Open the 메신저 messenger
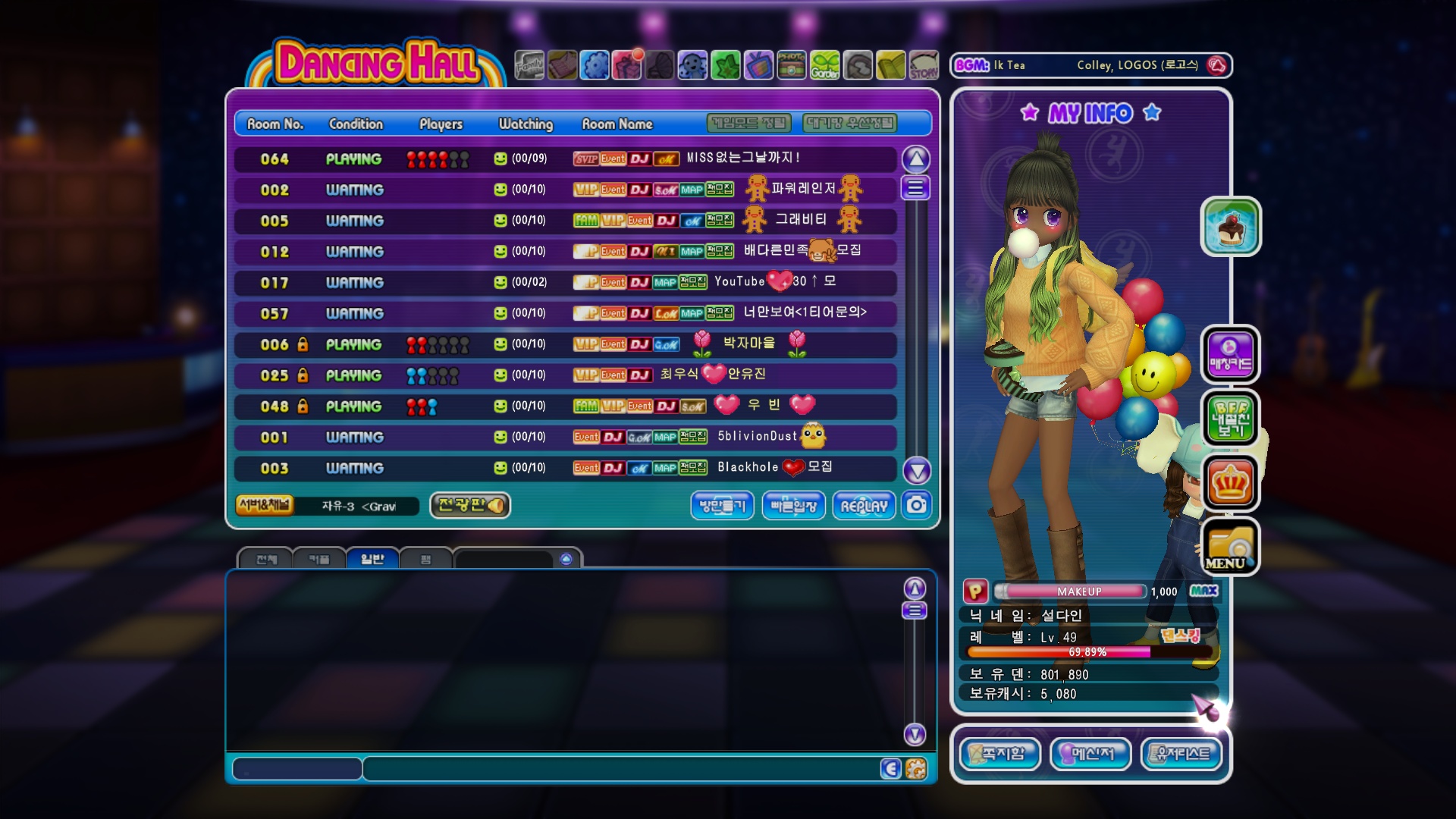 [1090, 754]
